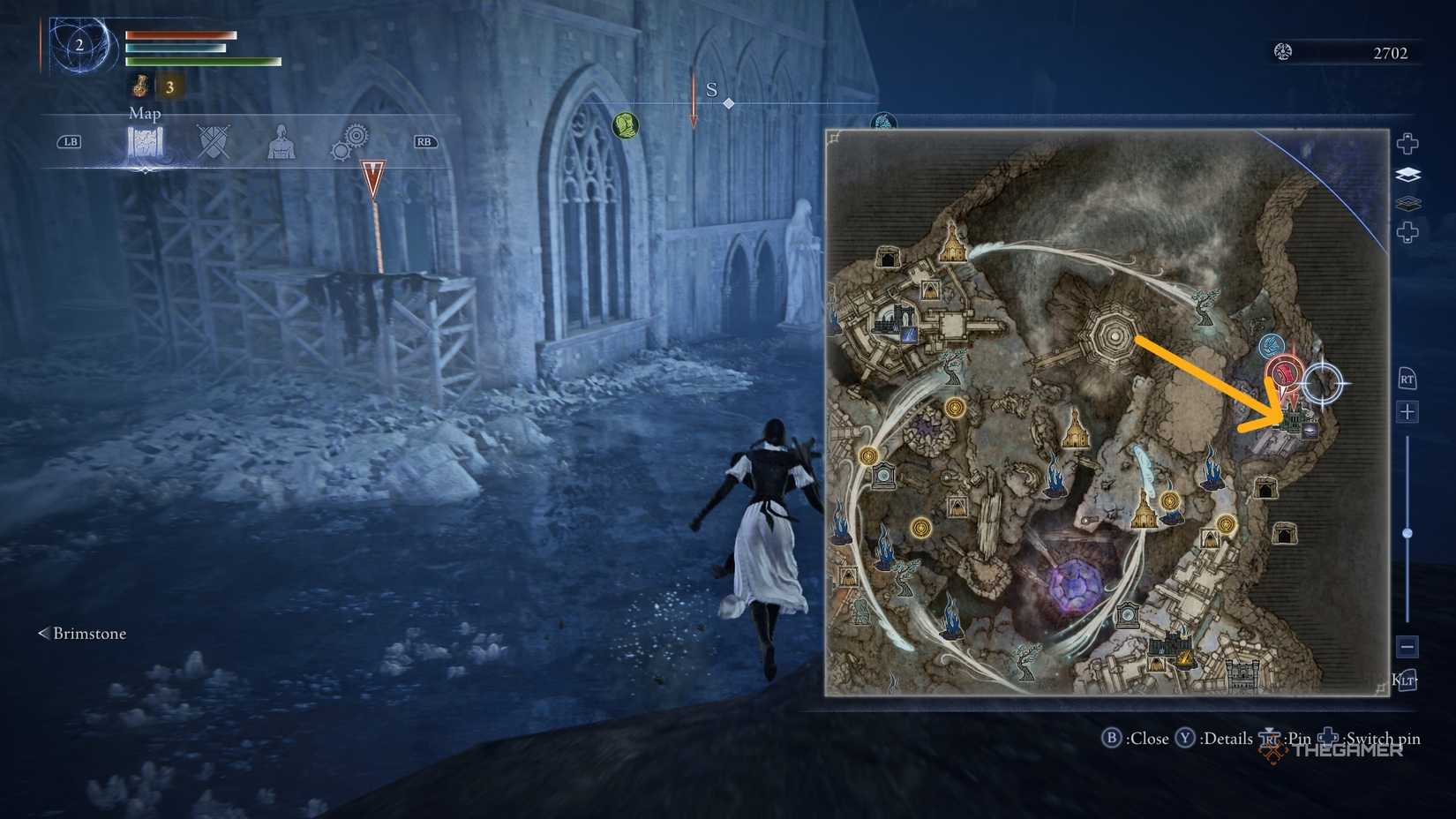This screenshot has width=1456, height=819.
Task: Toggle the map layers view icon
Action: point(1407,176)
